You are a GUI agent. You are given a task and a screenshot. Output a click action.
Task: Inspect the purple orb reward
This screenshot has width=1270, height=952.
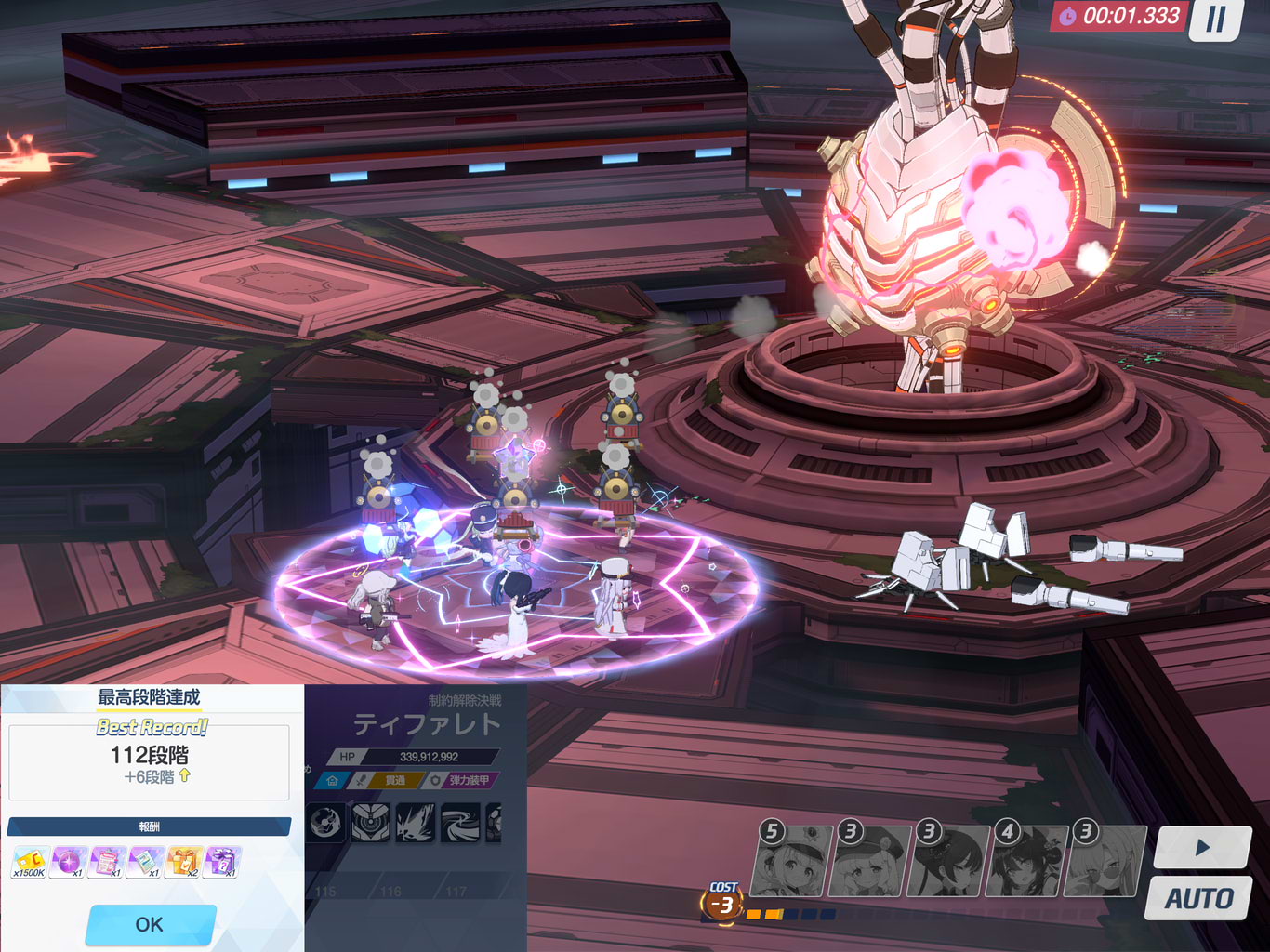[x=68, y=863]
